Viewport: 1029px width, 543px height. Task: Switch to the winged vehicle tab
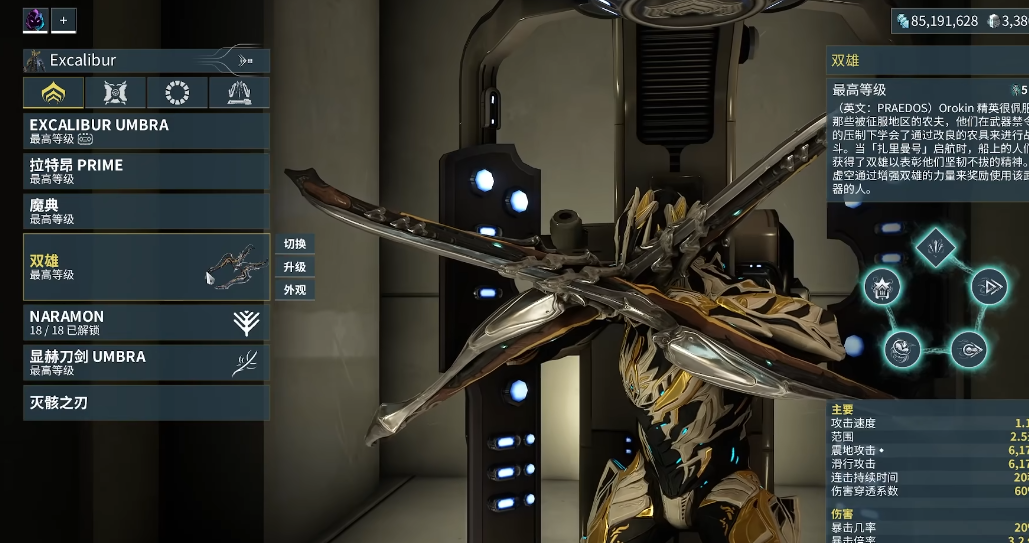(x=239, y=93)
